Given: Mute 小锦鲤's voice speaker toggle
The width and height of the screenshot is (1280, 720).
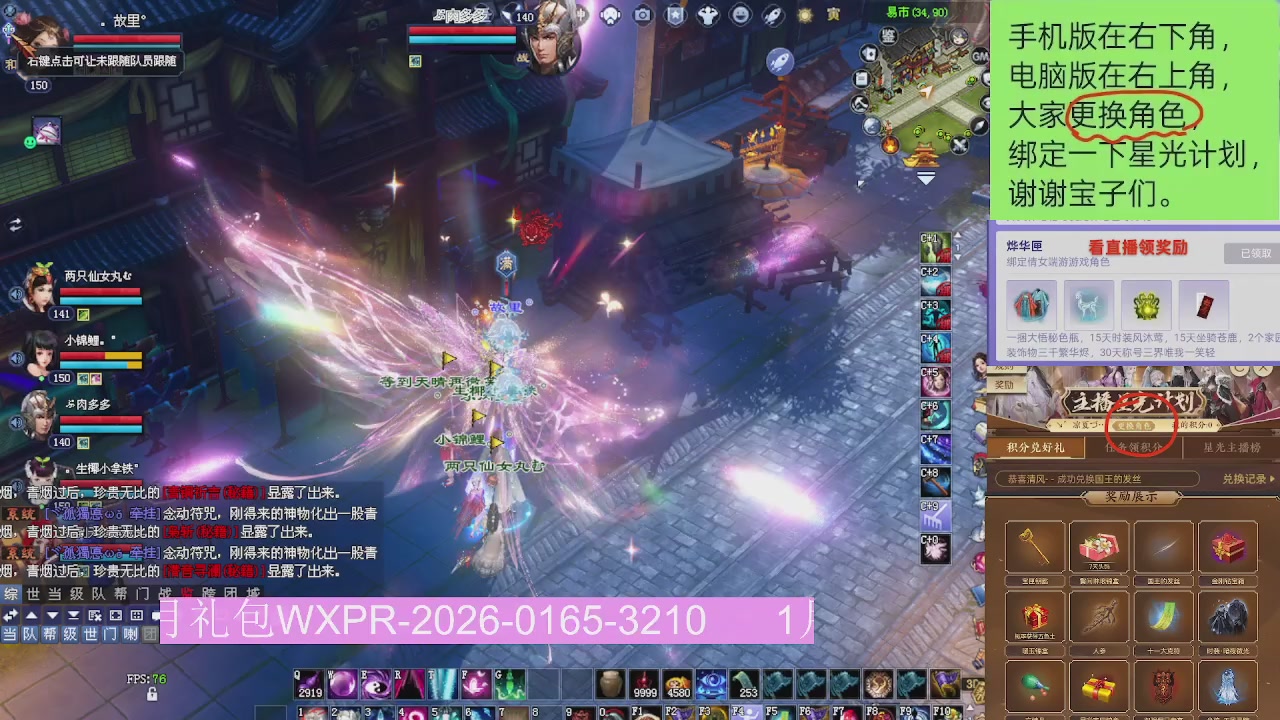Looking at the screenshot, I should [x=18, y=357].
